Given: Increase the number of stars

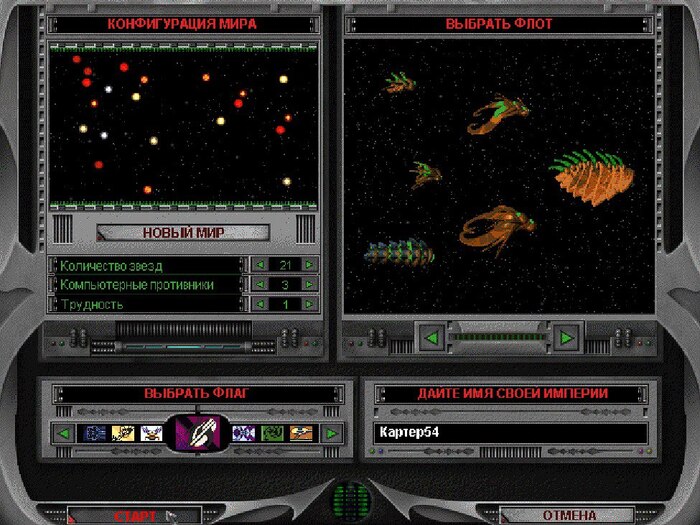Looking at the screenshot, I should point(310,265).
